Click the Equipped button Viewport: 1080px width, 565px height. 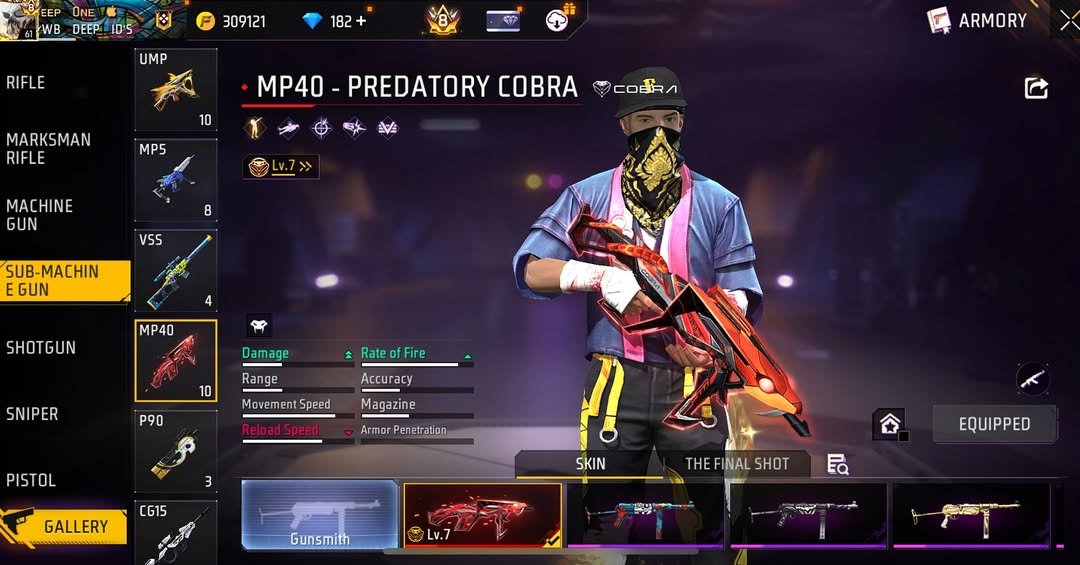click(994, 424)
